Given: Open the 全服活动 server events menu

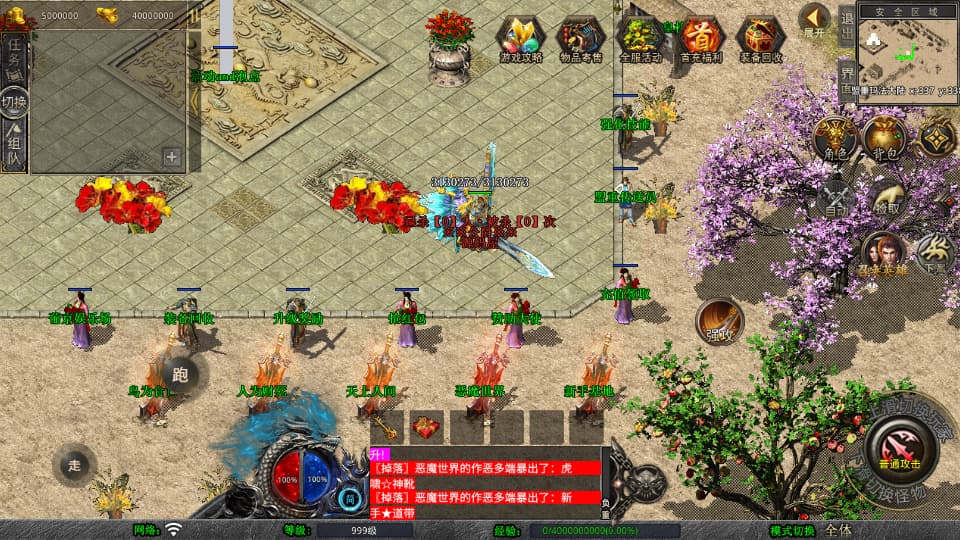Looking at the screenshot, I should (x=641, y=38).
